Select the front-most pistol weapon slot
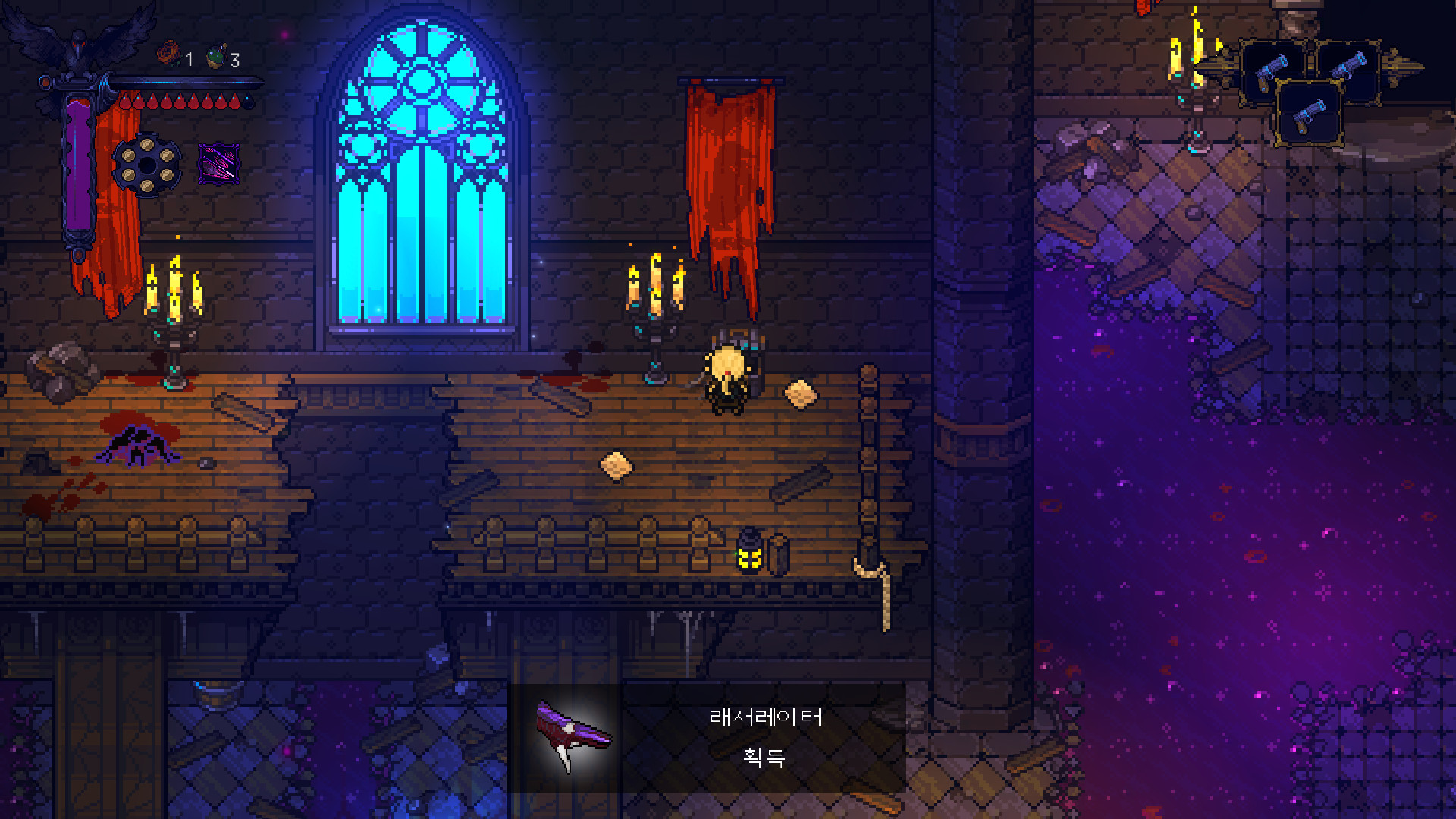 [1310, 115]
